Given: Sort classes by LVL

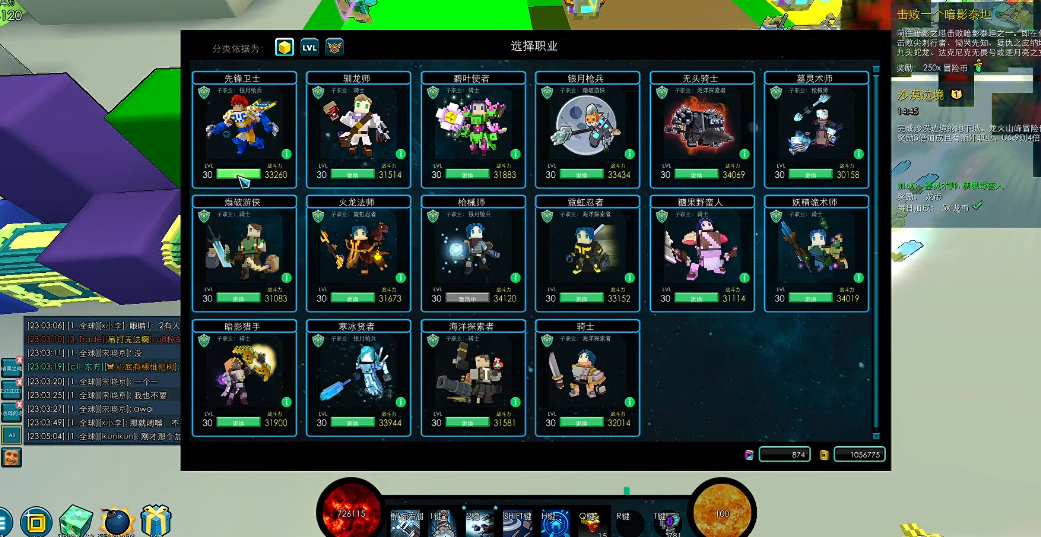Looking at the screenshot, I should (310, 47).
